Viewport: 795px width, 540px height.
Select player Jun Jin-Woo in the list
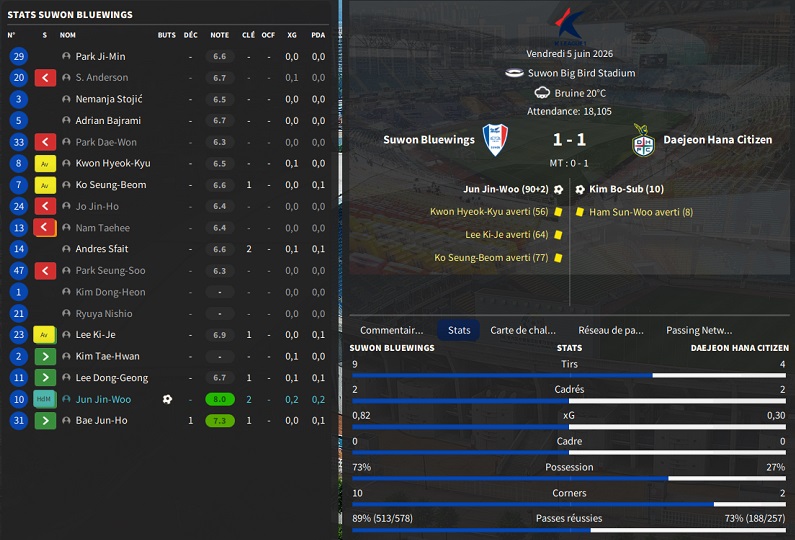pyautogui.click(x=103, y=399)
